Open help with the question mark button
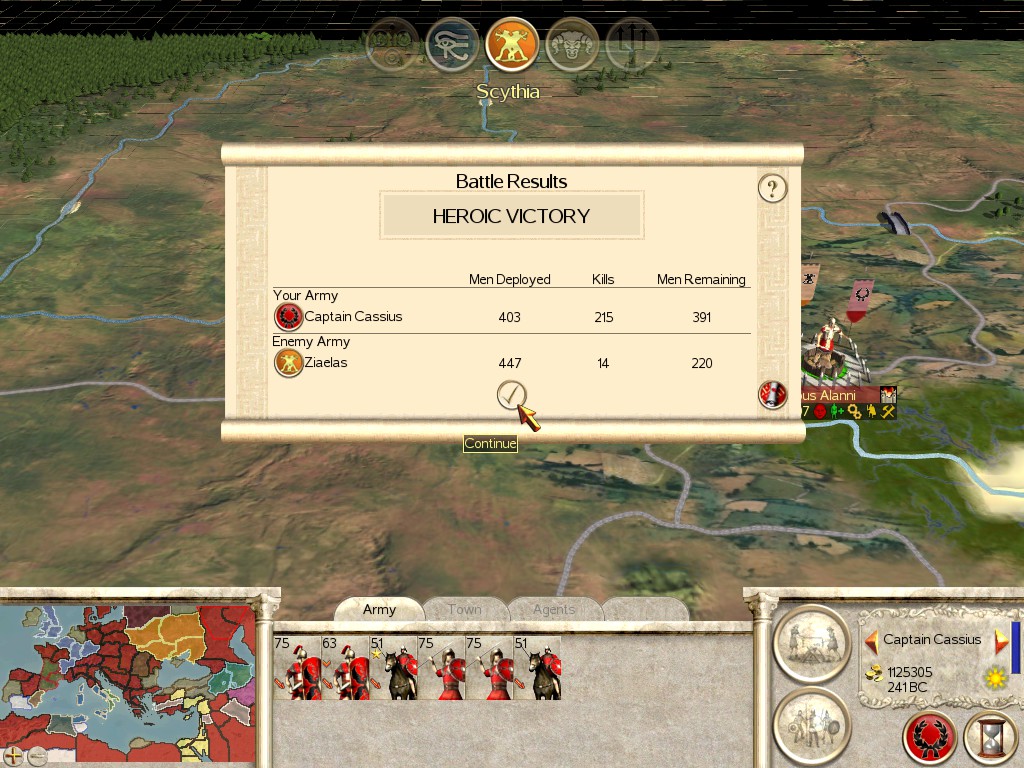 (772, 188)
